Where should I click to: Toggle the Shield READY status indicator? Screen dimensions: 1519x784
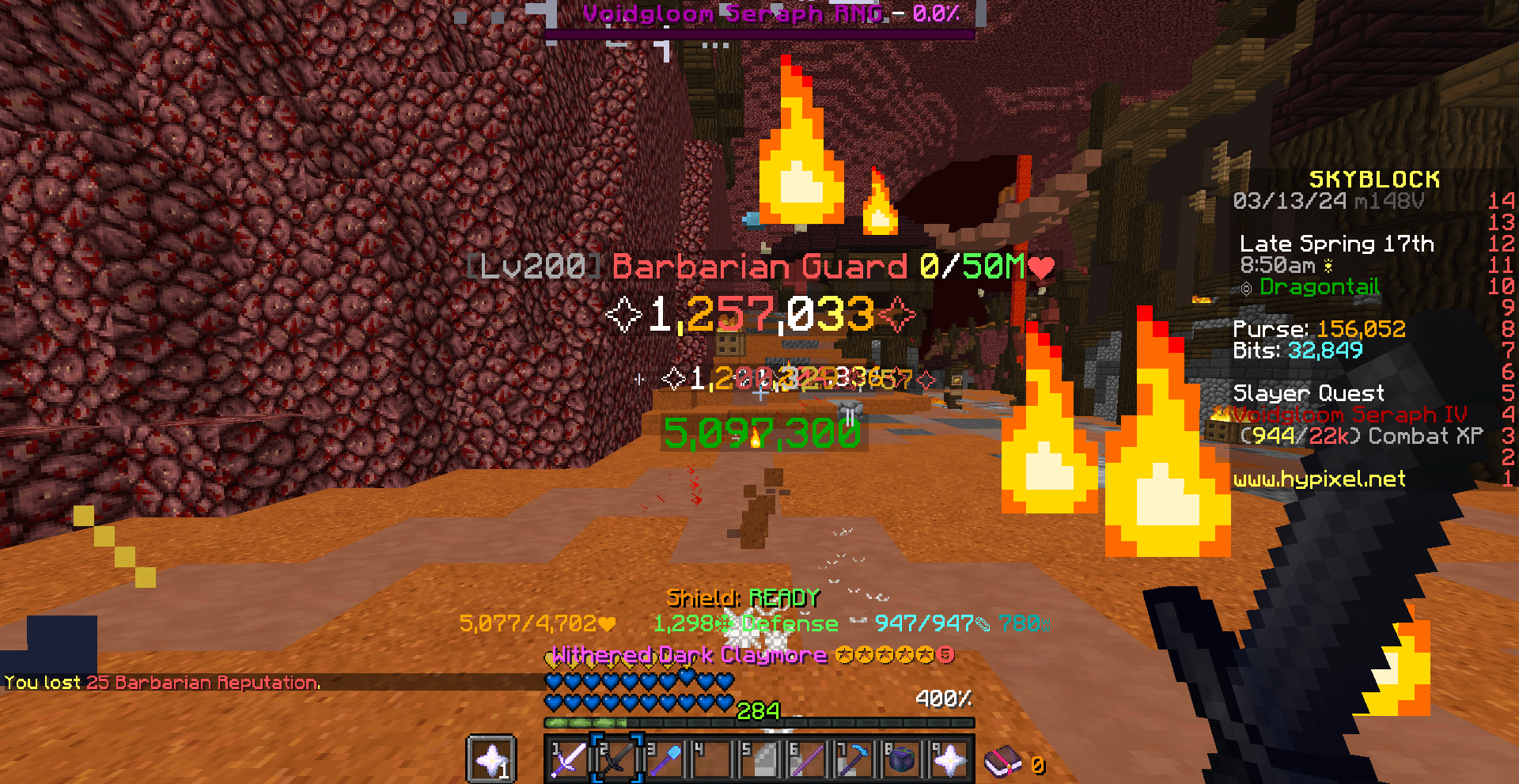click(x=742, y=598)
